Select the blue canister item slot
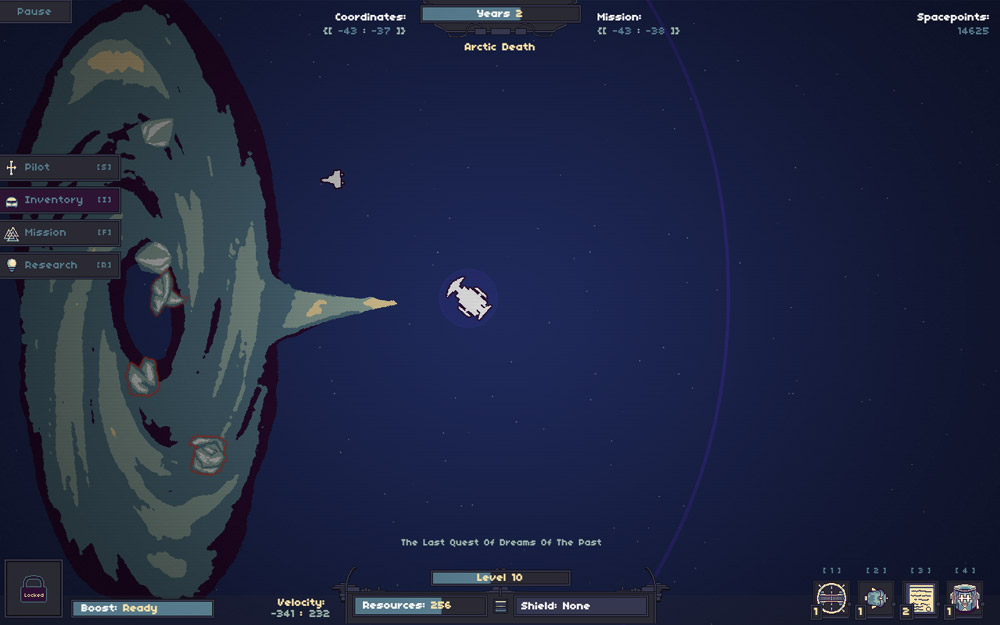The image size is (1000, 625). pos(965,598)
